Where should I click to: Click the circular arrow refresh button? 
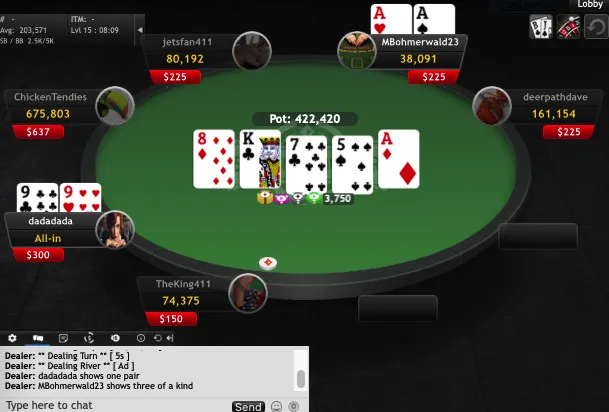(595, 27)
